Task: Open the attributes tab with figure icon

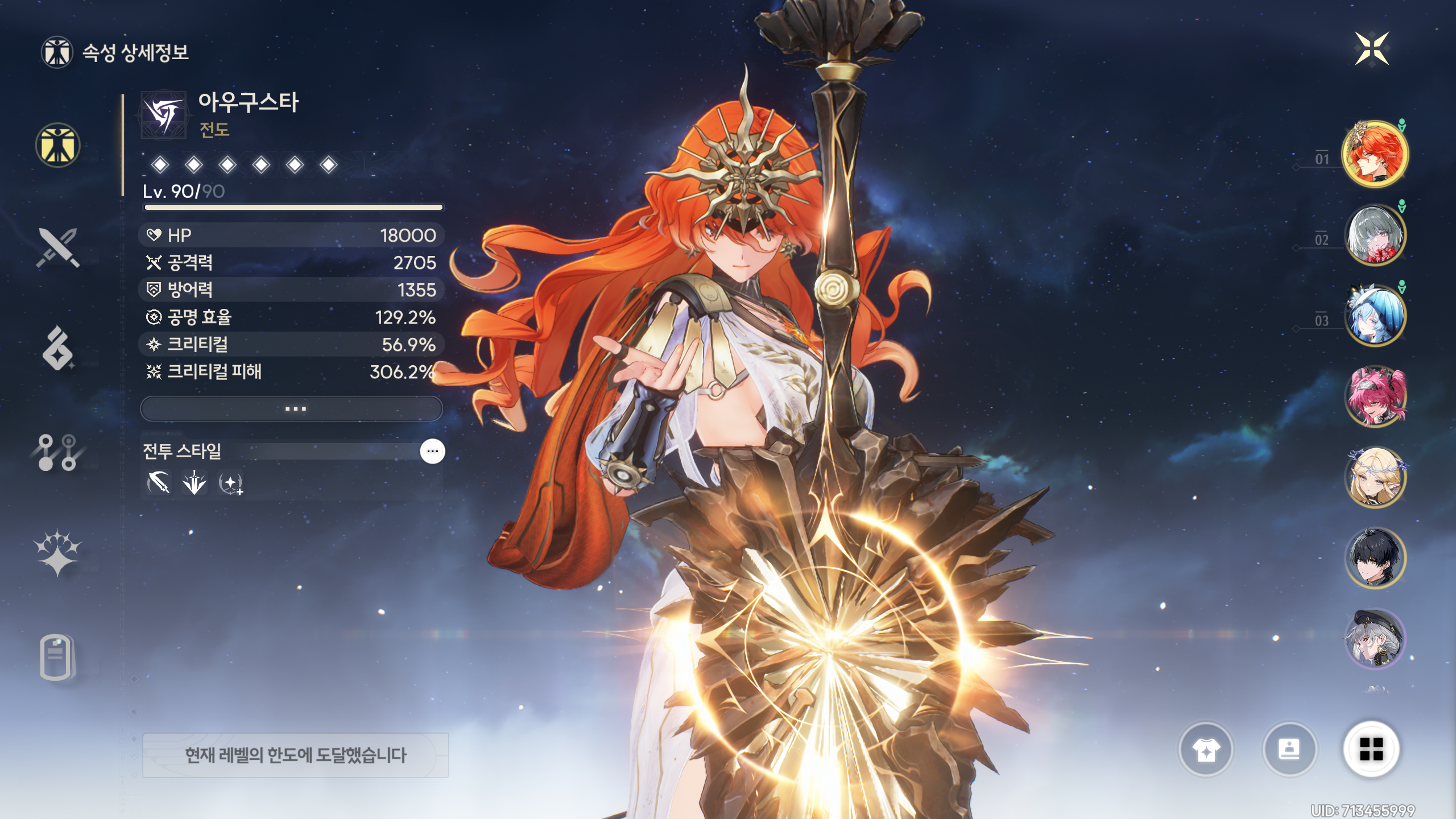Action: pos(57,145)
